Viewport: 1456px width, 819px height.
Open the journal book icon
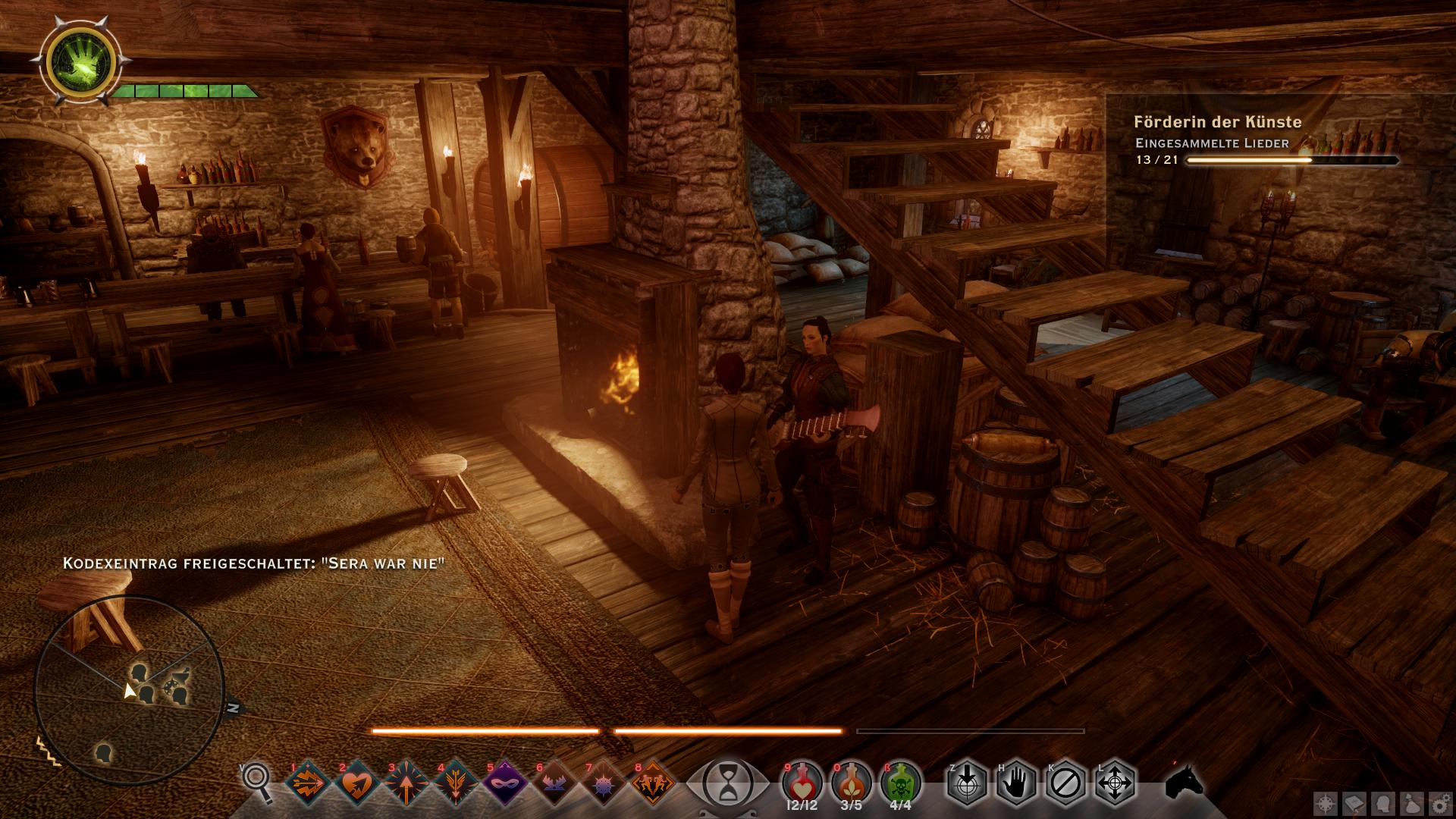pyautogui.click(x=1355, y=804)
